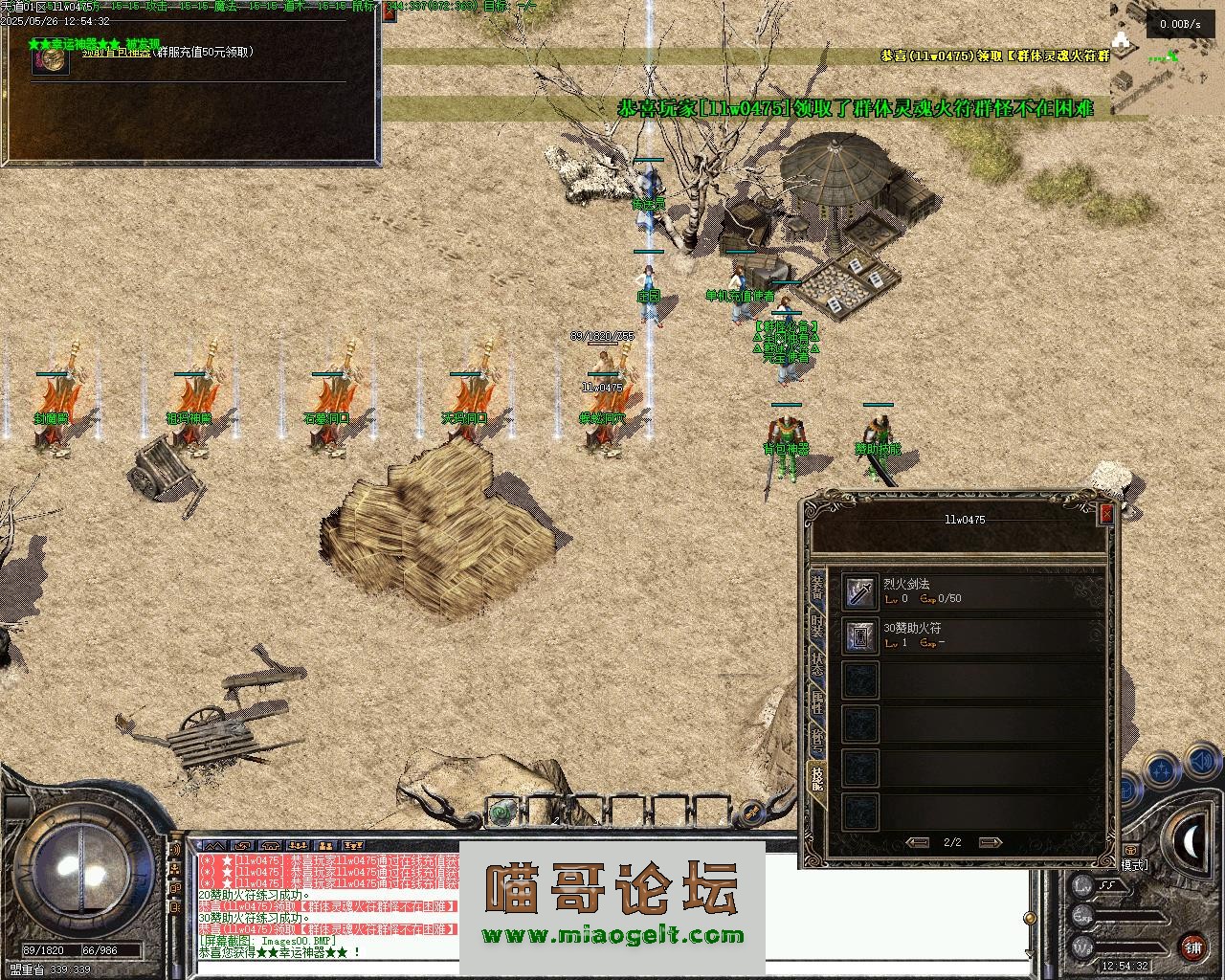Switch to the 装备 equipment tab
The image size is (1225, 980).
817,588
